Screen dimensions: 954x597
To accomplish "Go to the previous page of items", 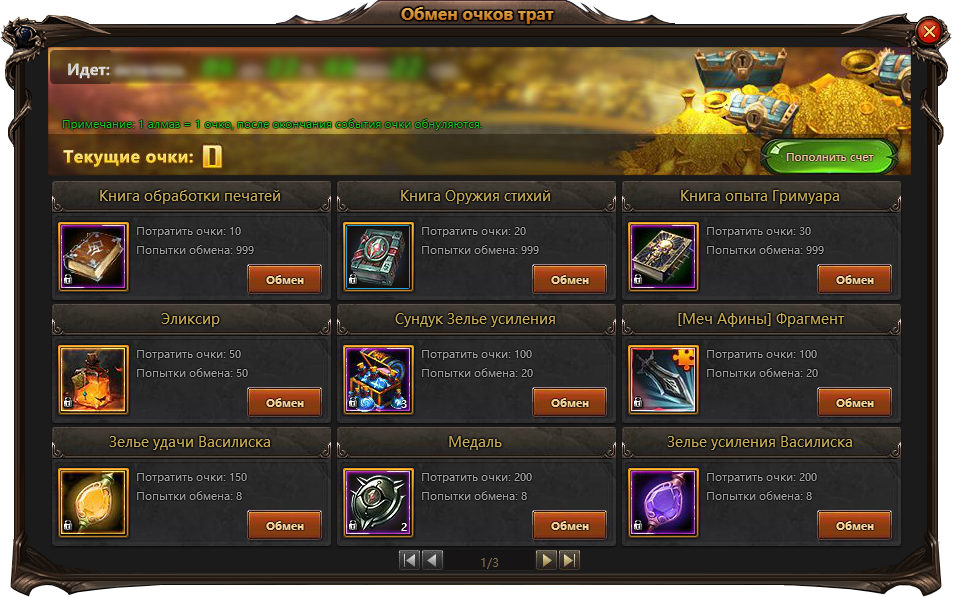I will 432,560.
